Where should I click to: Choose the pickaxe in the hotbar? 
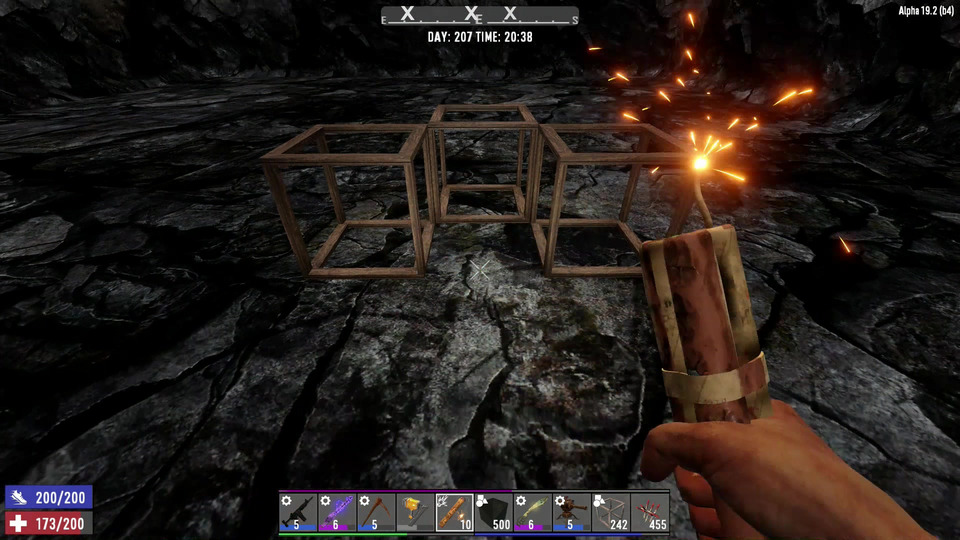pyautogui.click(x=376, y=512)
